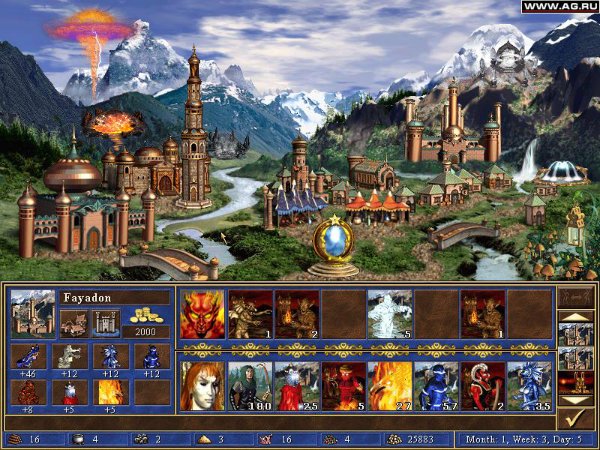600x450 pixels.
Task: Select the red-robed stack of 25
Action: 296,386
